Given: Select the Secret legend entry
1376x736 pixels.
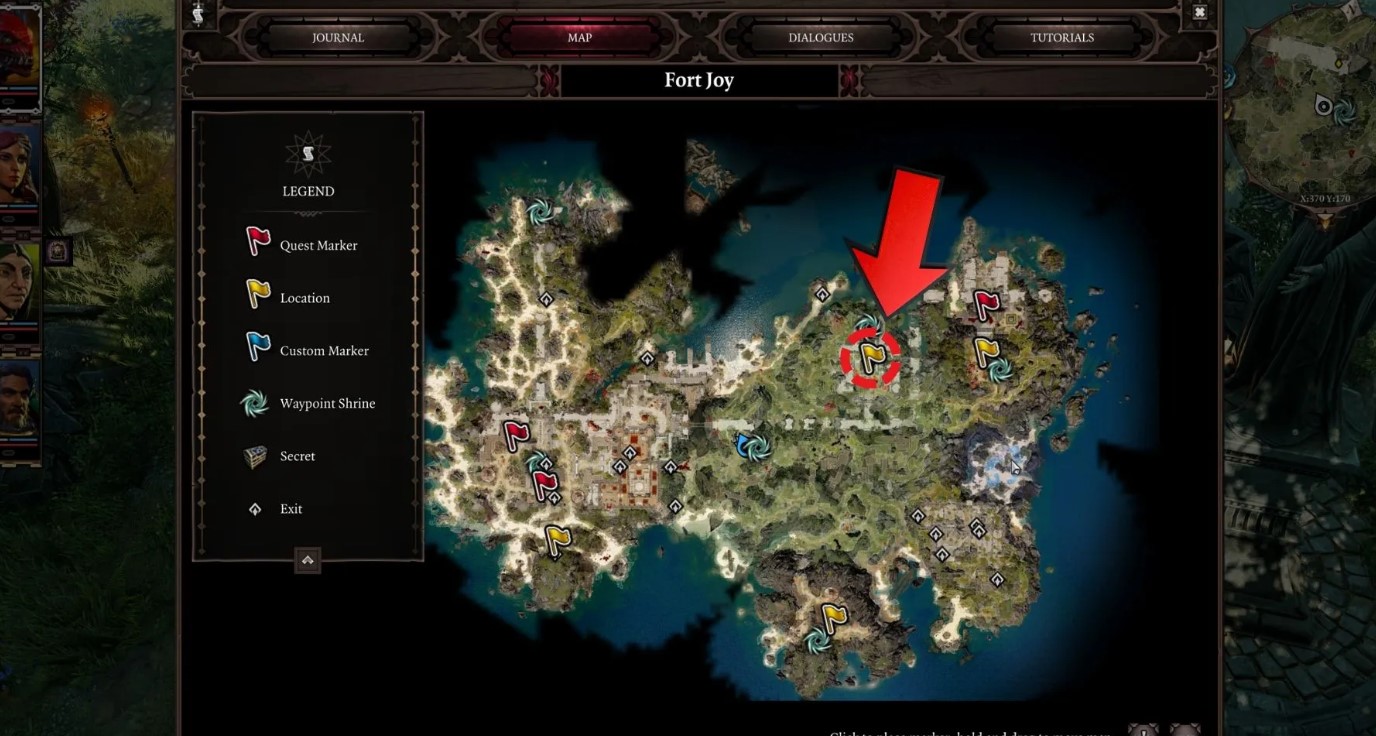Looking at the screenshot, I should coord(297,456).
